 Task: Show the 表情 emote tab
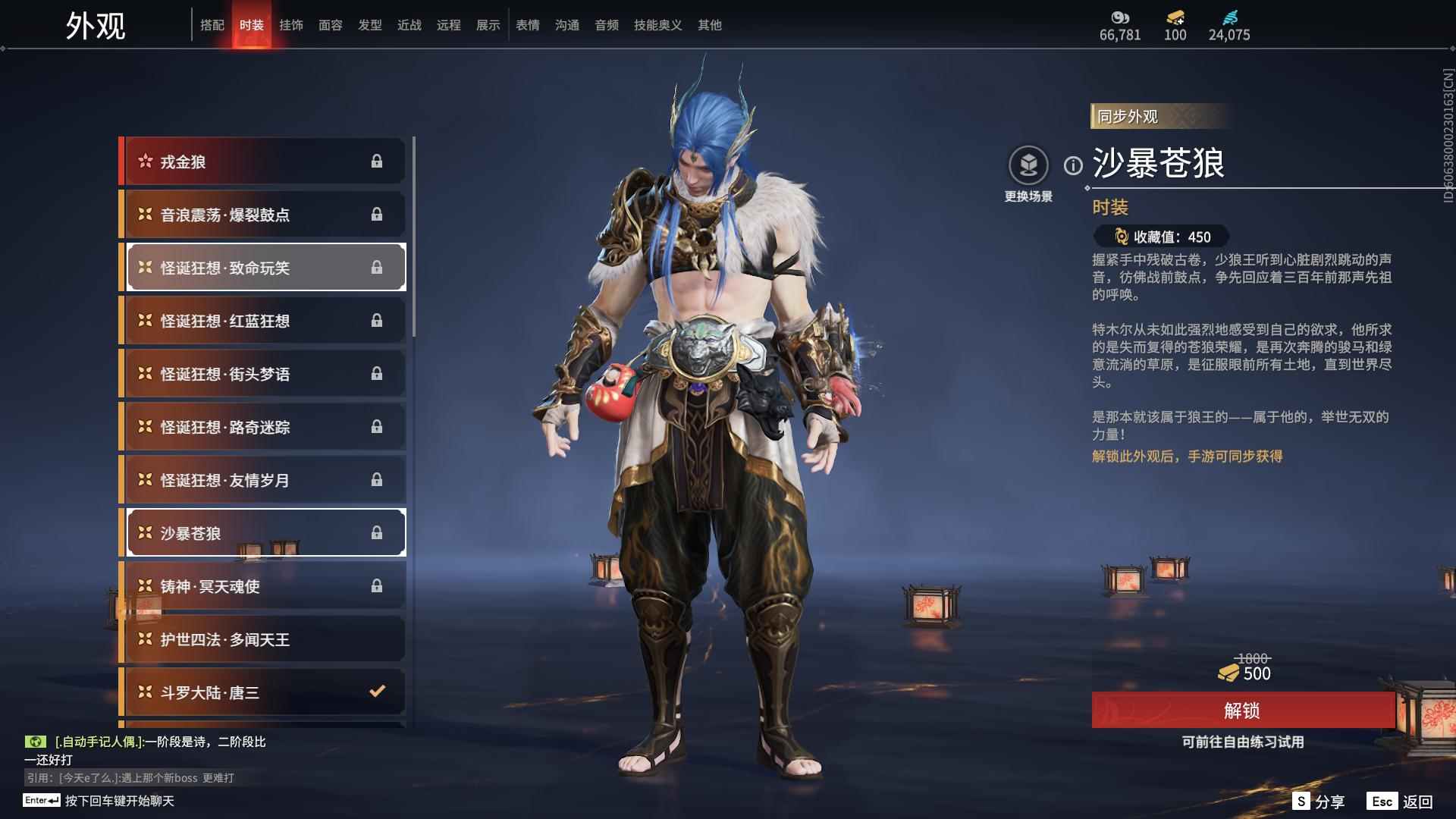[528, 25]
